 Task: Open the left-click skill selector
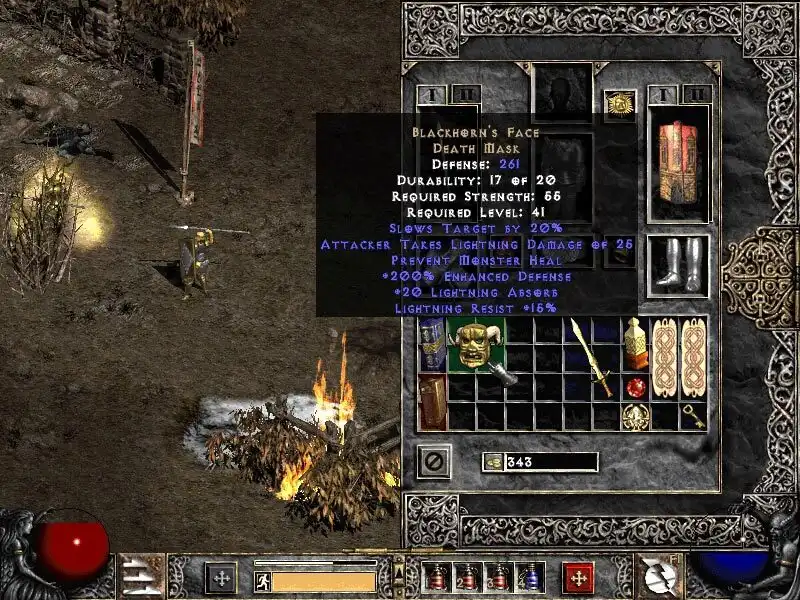pyautogui.click(x=220, y=577)
